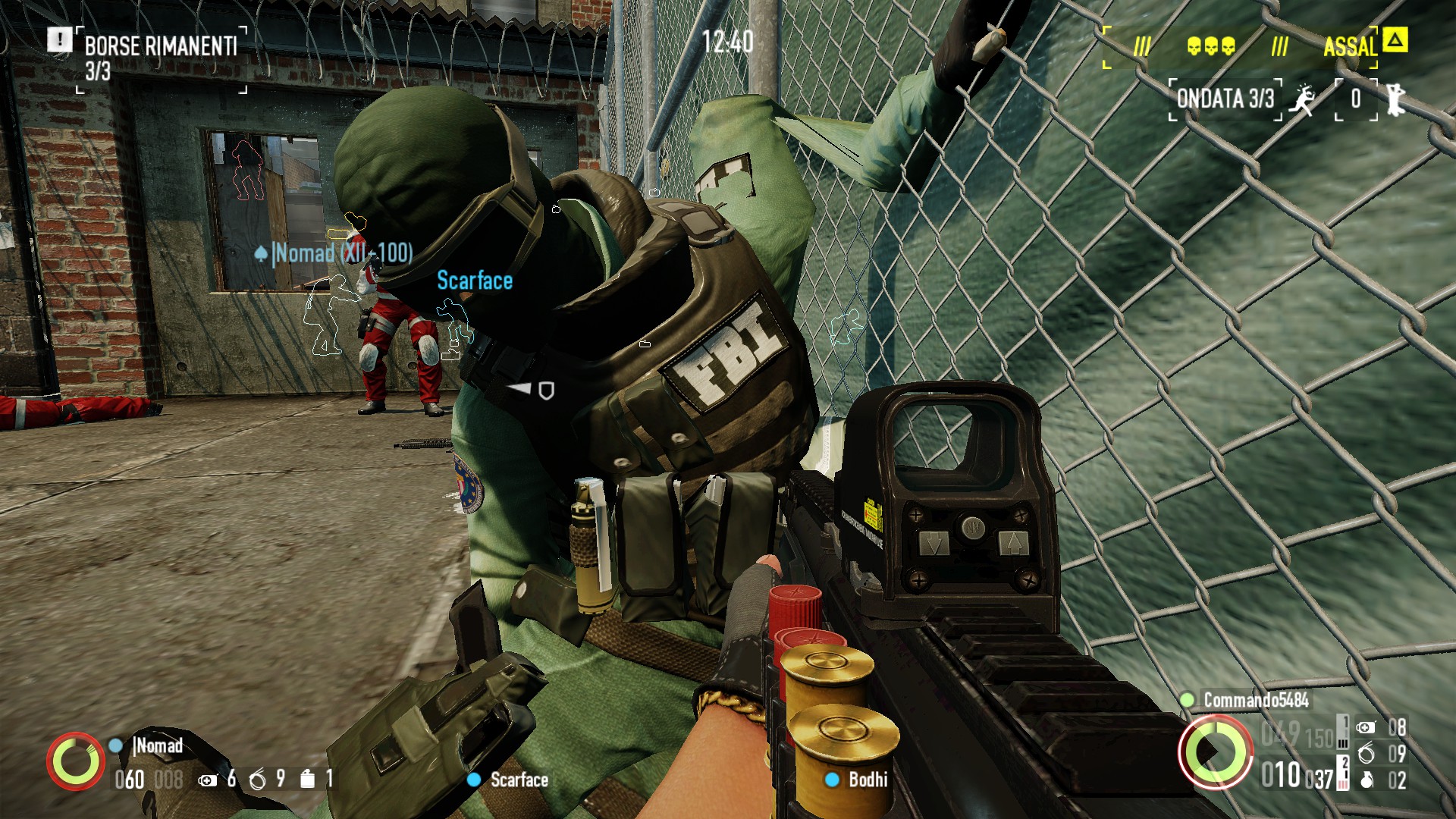The height and width of the screenshot is (819, 1456).
Task: Select the Commando5484 player name
Action: pyautogui.click(x=1255, y=700)
